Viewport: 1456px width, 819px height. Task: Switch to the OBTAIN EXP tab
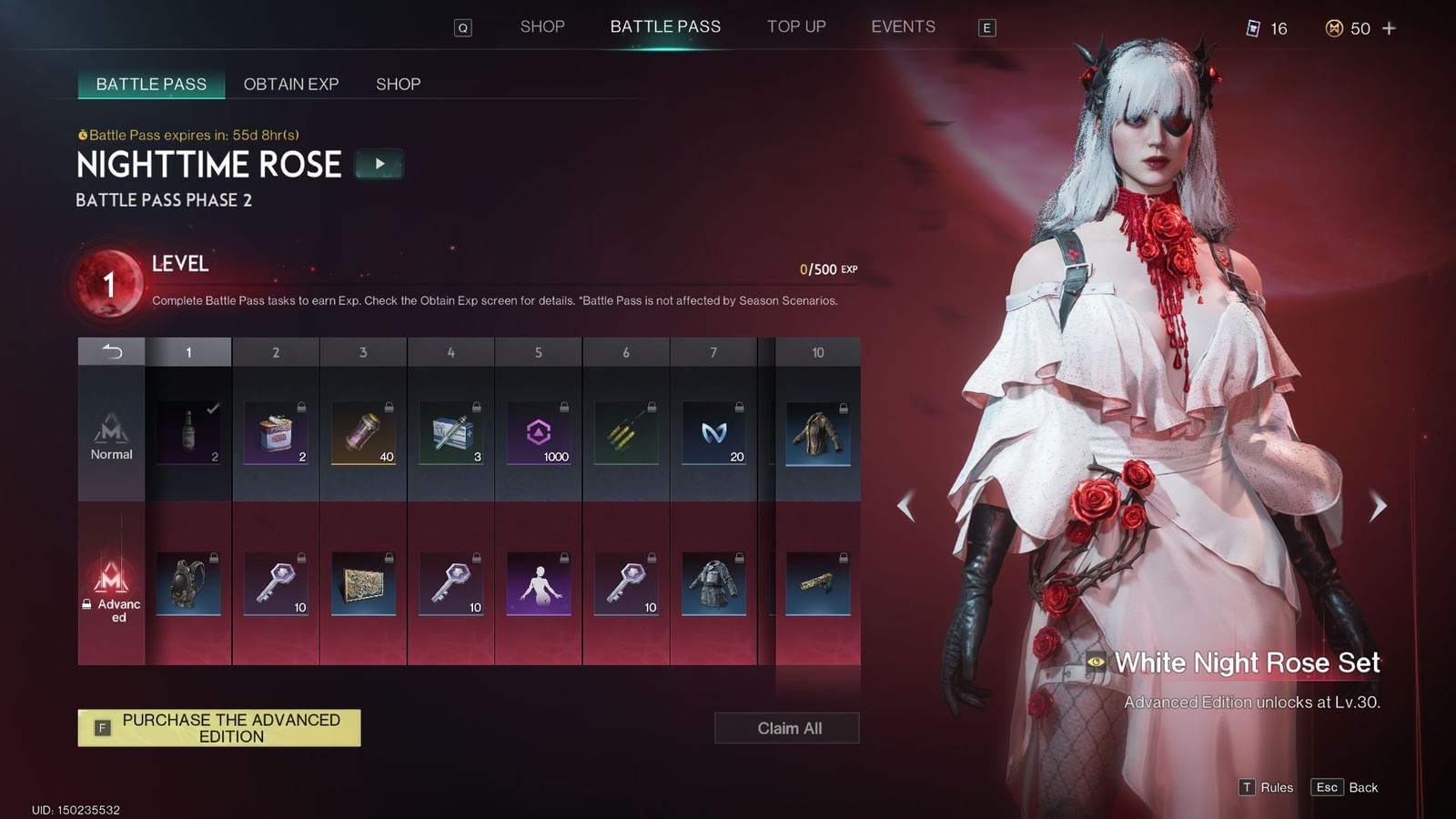click(290, 84)
